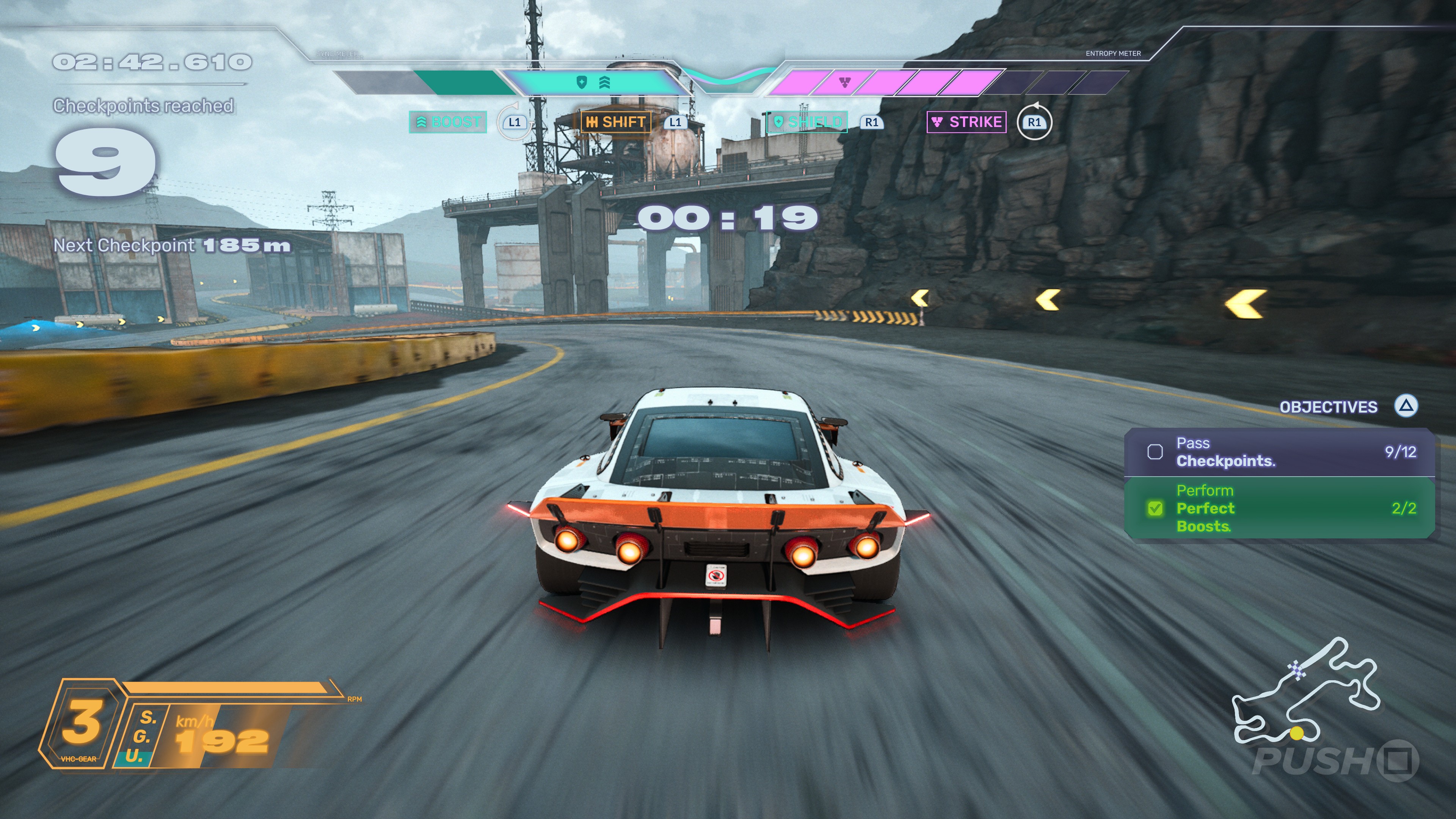The width and height of the screenshot is (1456, 819).
Task: Trigger the orange SHIFT ability
Action: coord(615,122)
